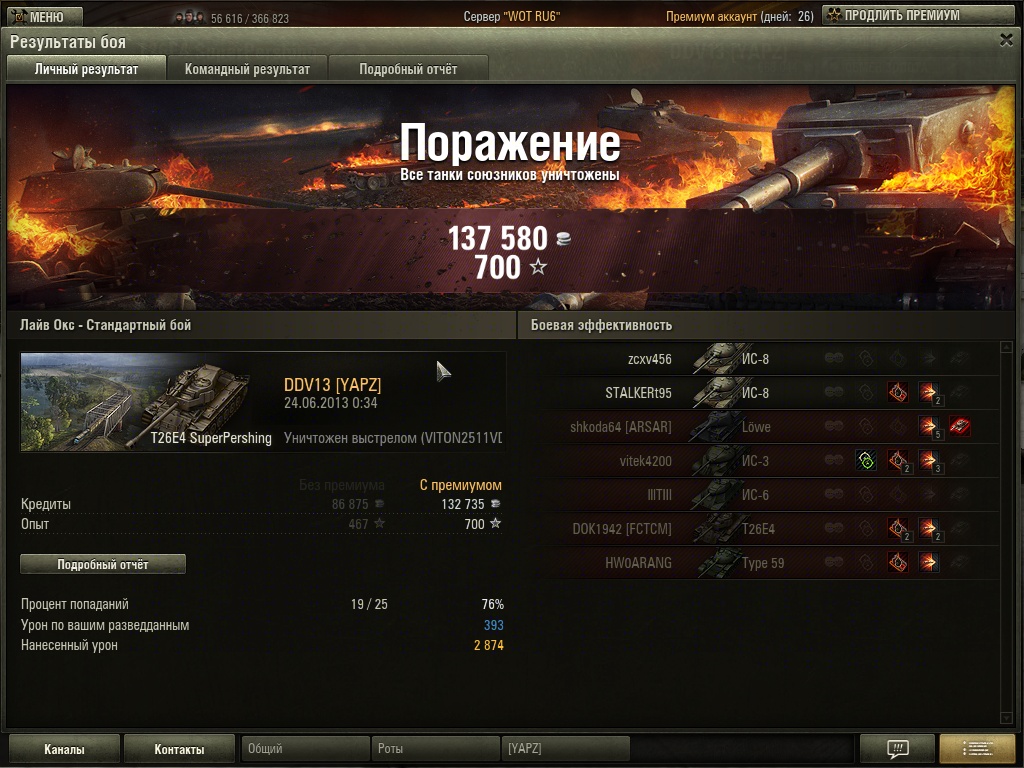Image resolution: width=1024 pixels, height=768 pixels.
Task: Select the Общий chat channel tab
Action: 305,749
